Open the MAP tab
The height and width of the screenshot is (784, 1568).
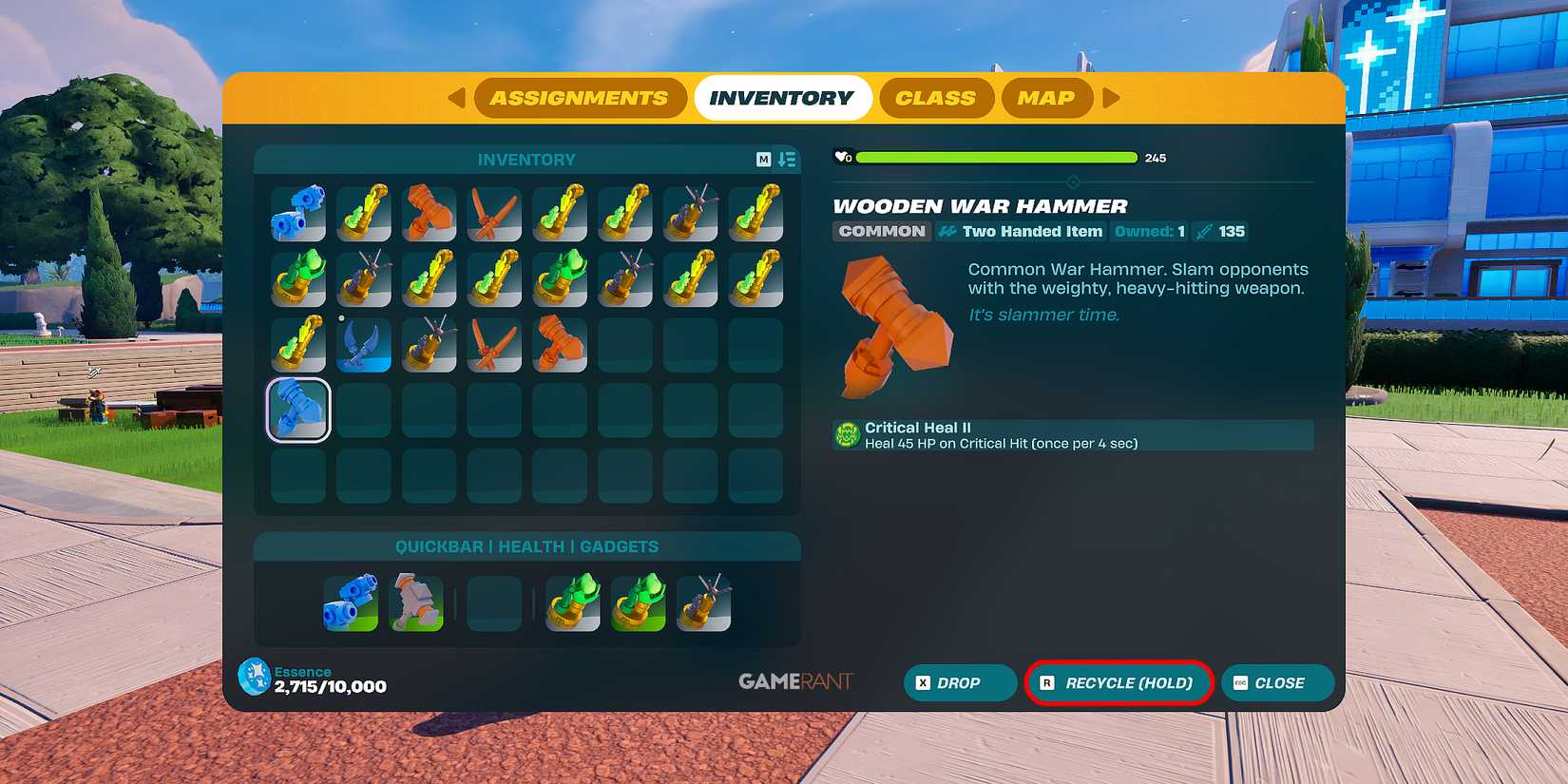tap(1046, 97)
